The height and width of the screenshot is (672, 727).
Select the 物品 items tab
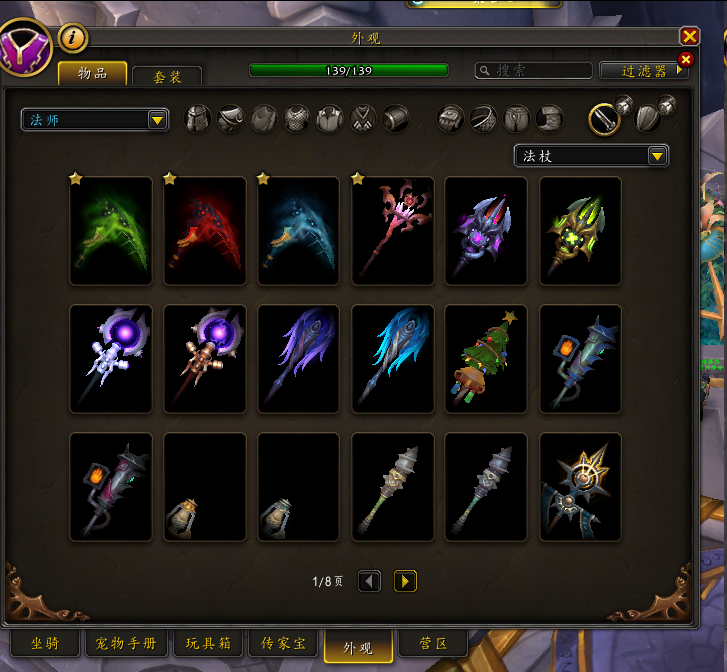click(92, 73)
